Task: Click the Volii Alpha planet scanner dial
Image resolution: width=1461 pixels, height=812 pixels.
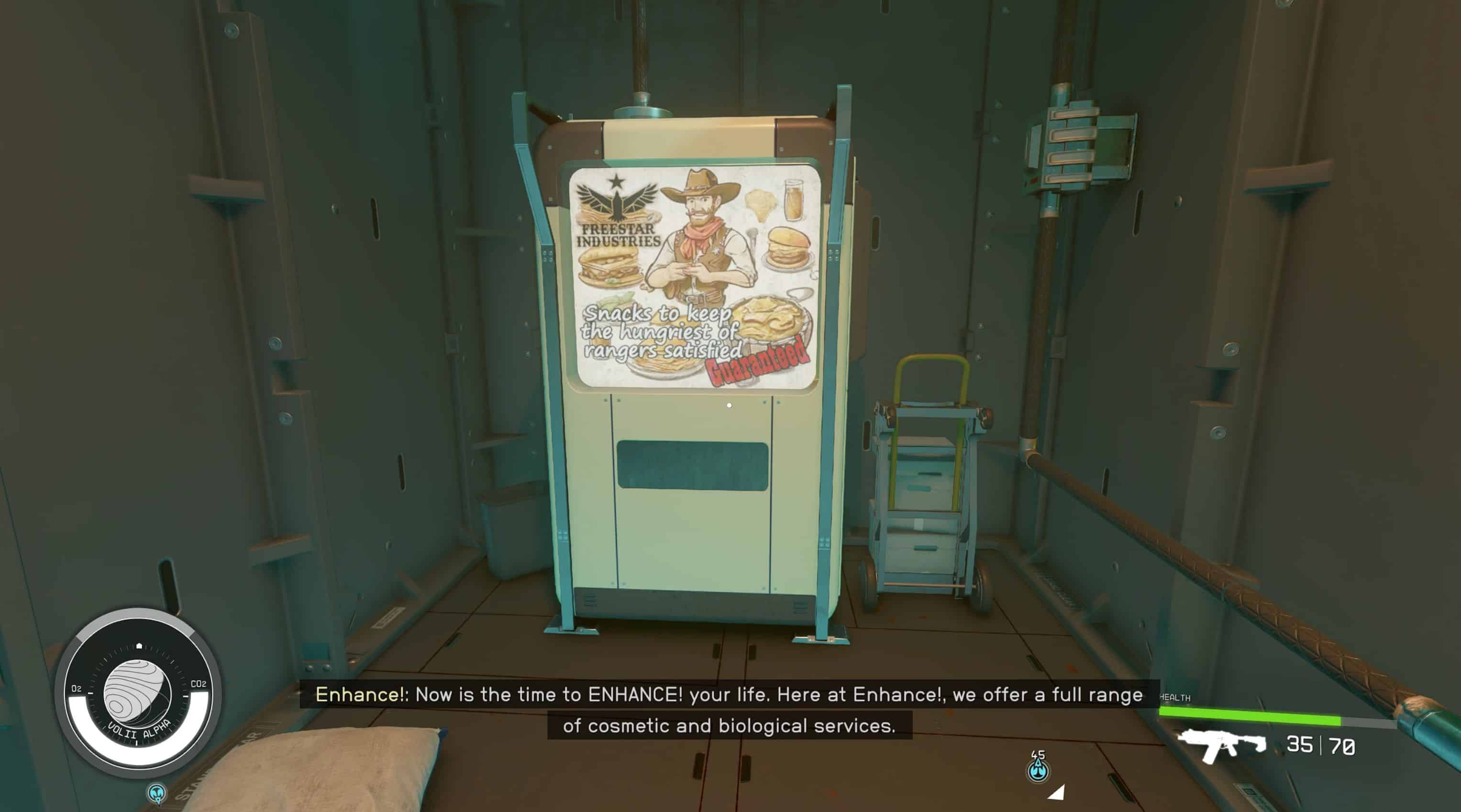Action: tap(138, 694)
